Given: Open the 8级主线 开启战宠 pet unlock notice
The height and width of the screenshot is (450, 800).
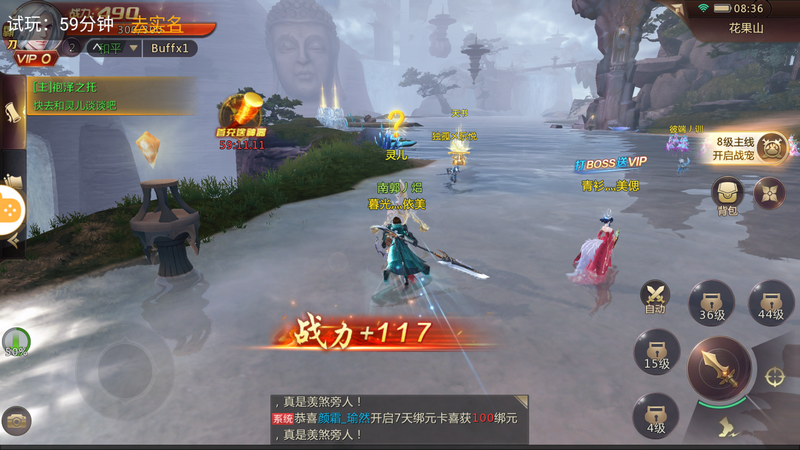Looking at the screenshot, I should click(746, 149).
